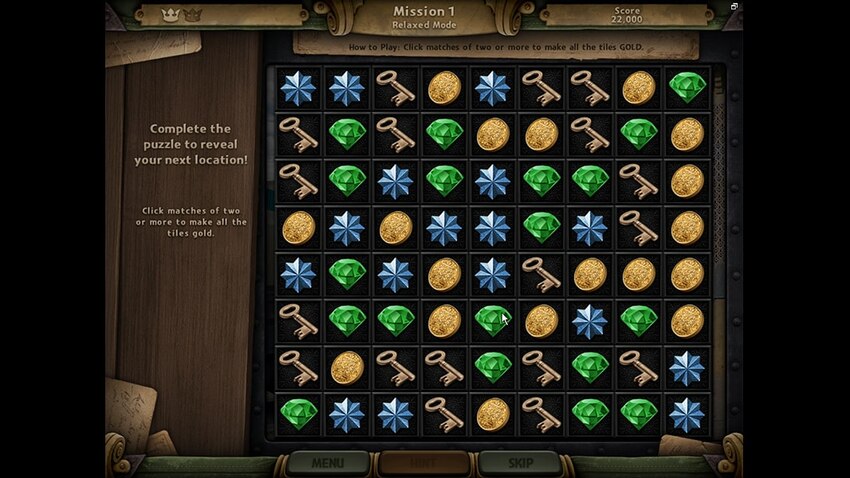The image size is (850, 478).
Task: Use the Hint button
Action: click(423, 464)
